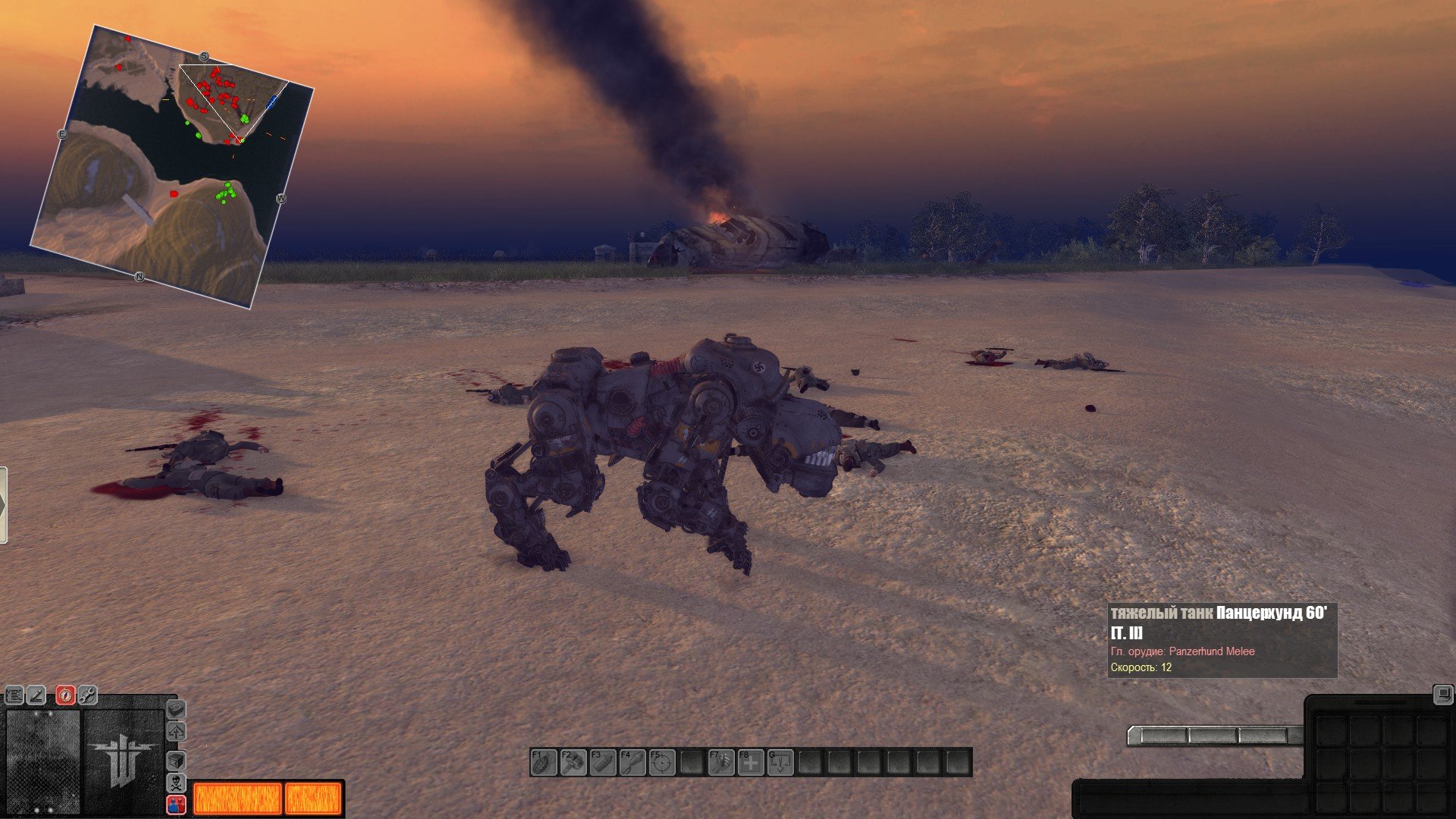Open the objectives list icon
The width and height of the screenshot is (1456, 819).
click(x=14, y=695)
